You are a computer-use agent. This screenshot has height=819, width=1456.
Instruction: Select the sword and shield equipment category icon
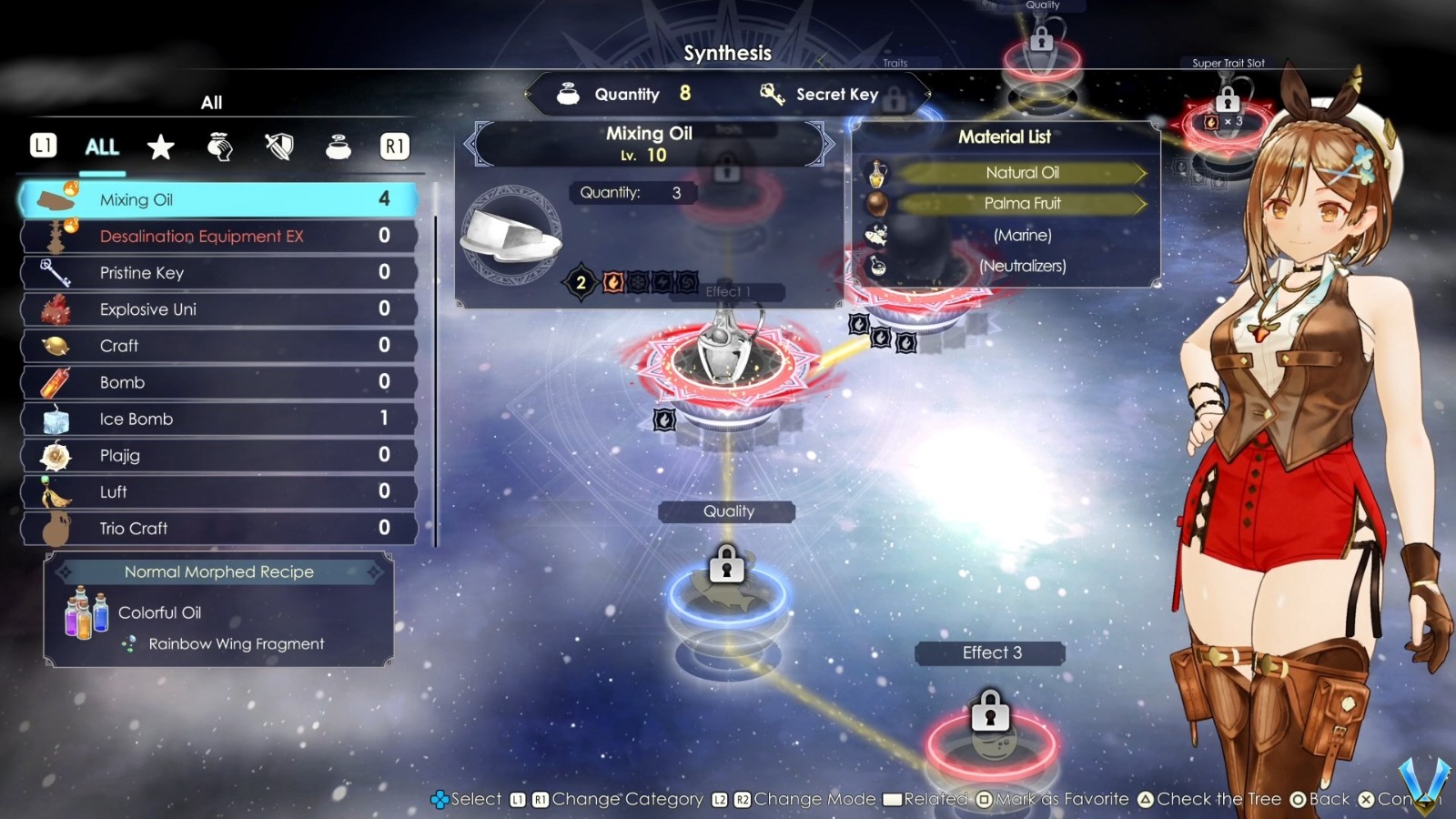[x=278, y=147]
